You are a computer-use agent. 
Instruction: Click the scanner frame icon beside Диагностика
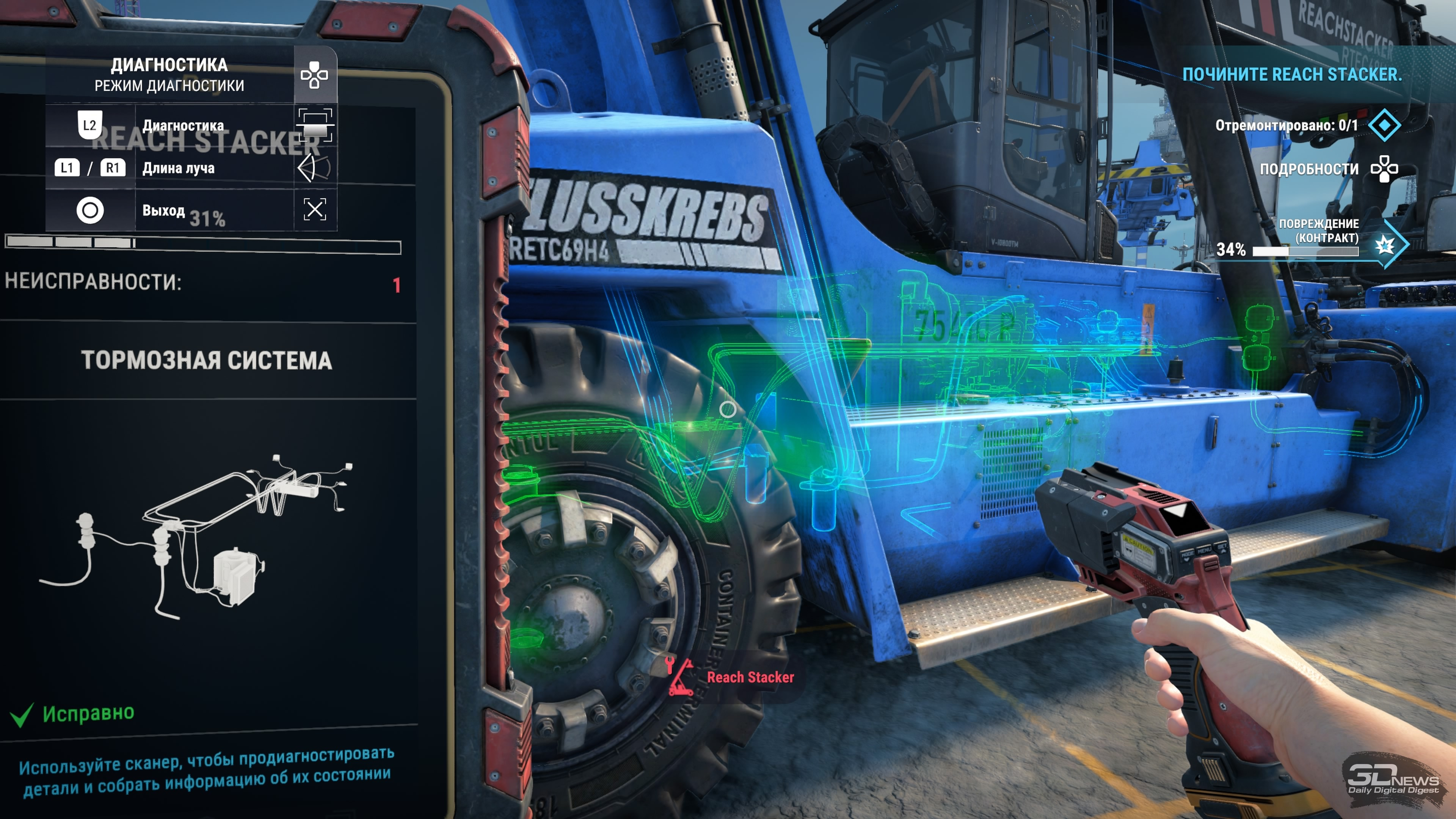[x=315, y=125]
